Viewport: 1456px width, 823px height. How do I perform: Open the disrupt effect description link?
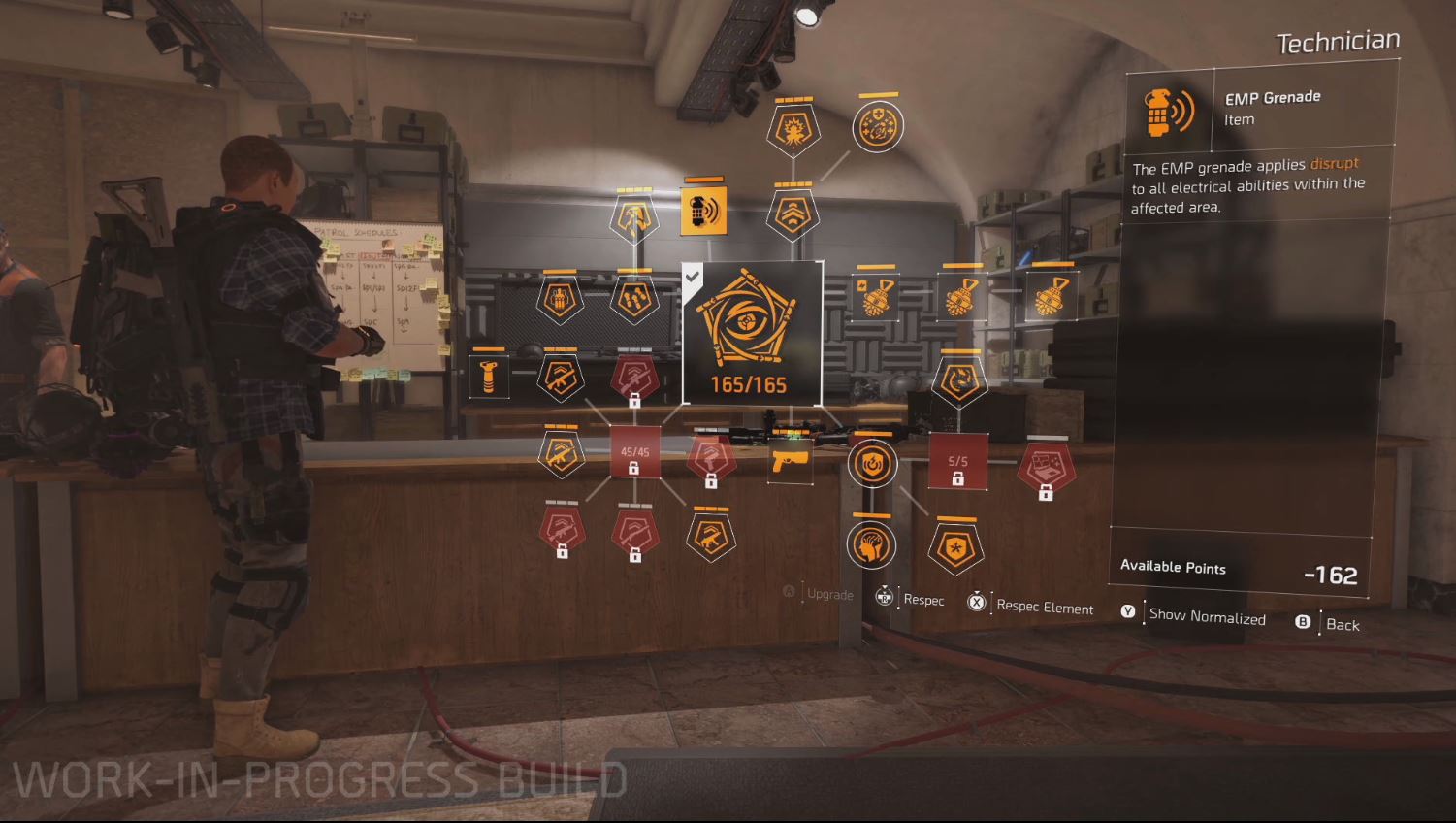(x=1335, y=164)
